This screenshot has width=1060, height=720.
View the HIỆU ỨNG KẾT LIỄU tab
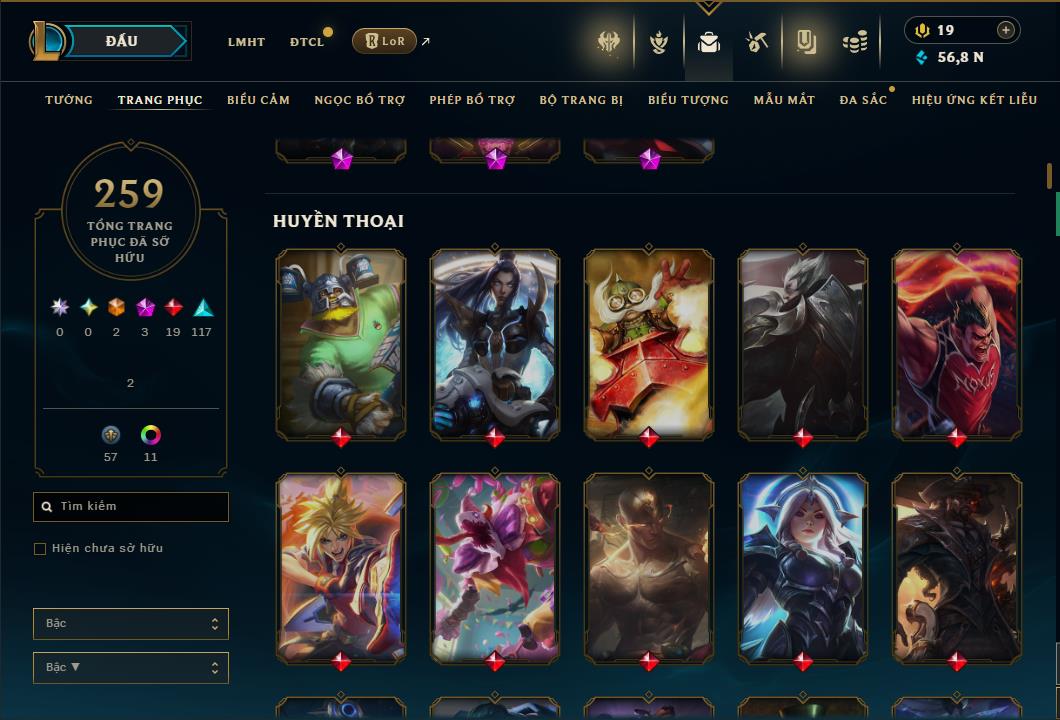pos(974,100)
